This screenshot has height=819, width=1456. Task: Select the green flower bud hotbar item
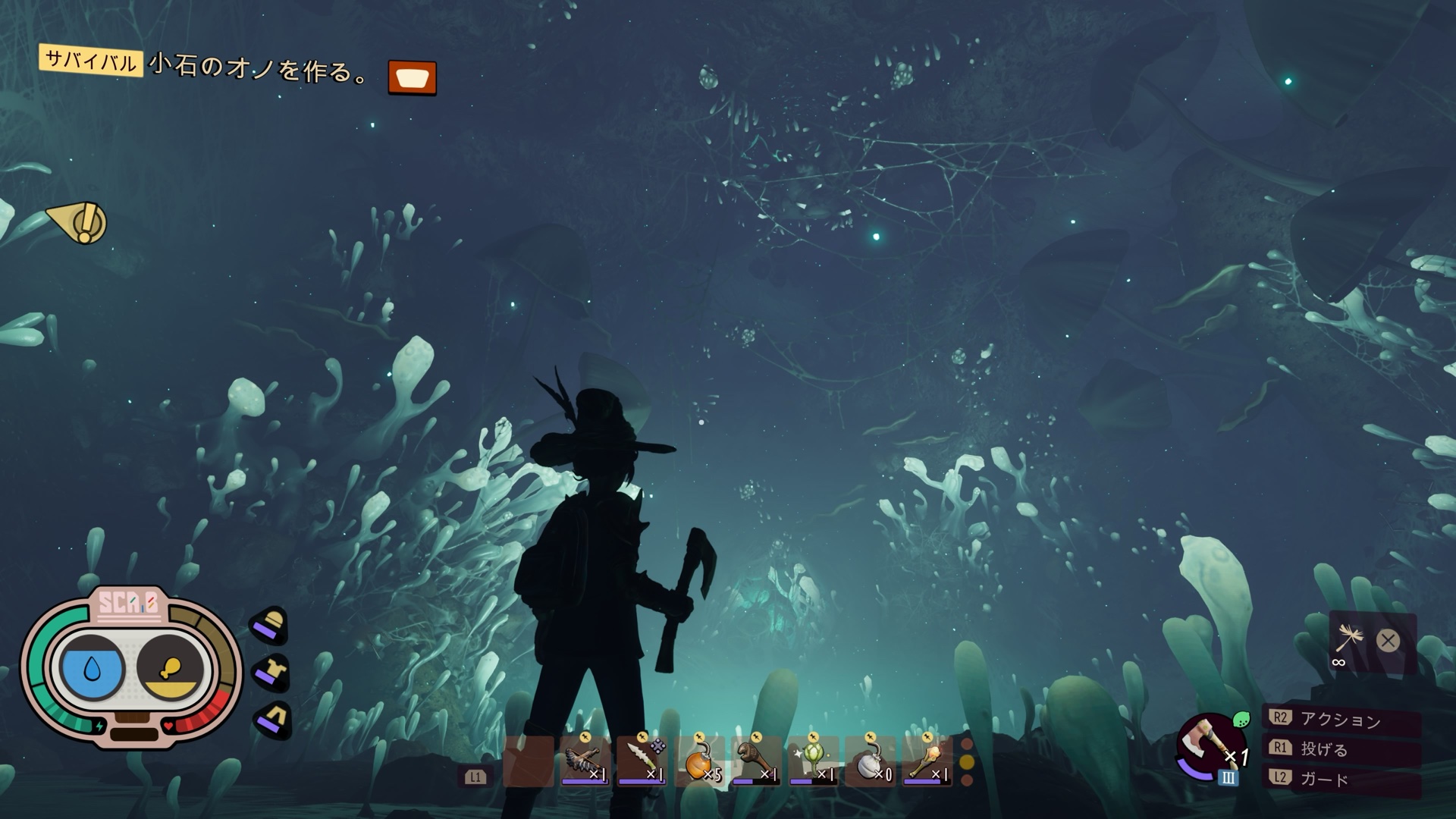pyautogui.click(x=813, y=761)
